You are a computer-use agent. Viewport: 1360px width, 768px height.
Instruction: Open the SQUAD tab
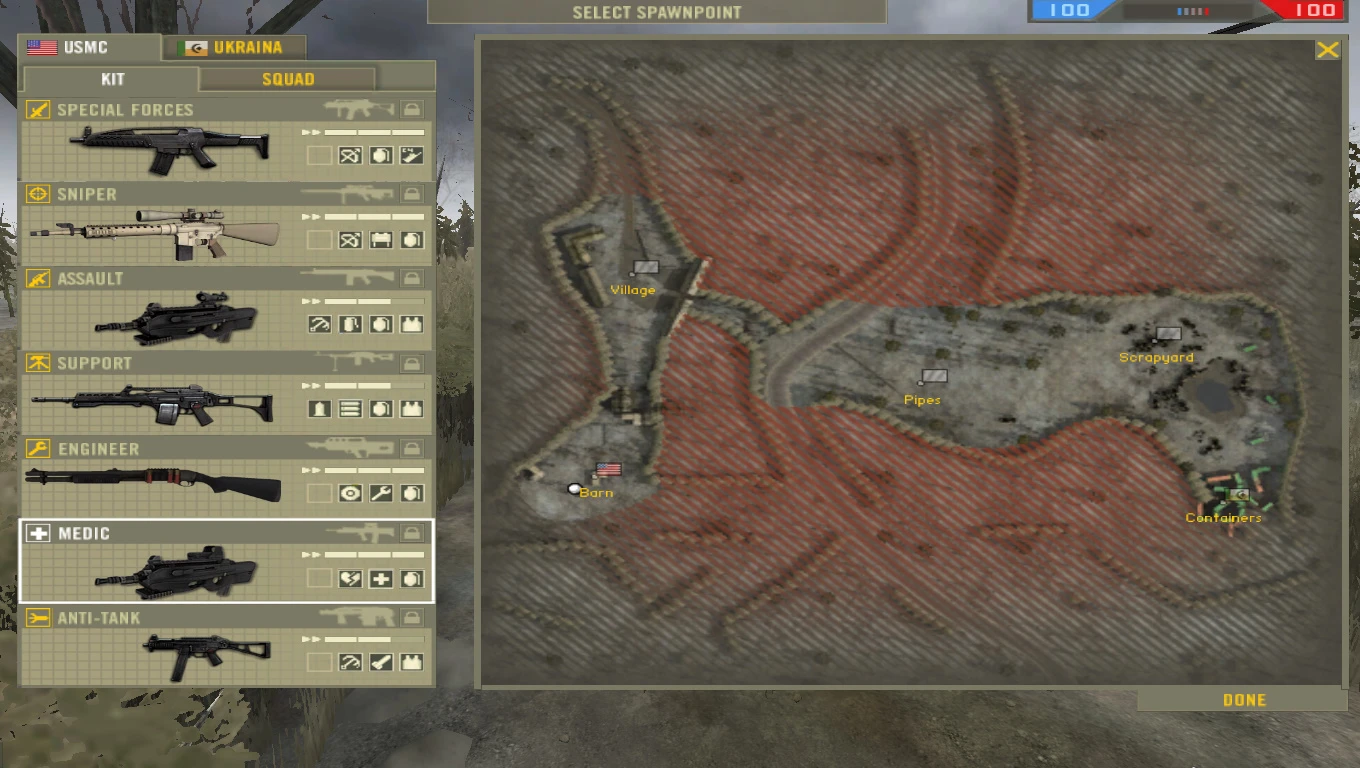[287, 79]
